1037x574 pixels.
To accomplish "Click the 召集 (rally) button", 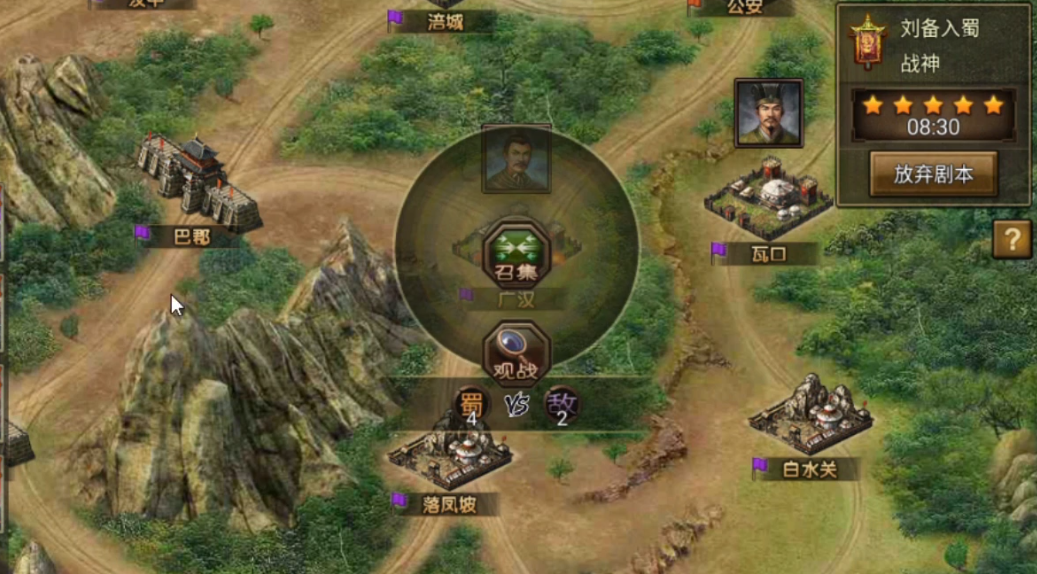I will (516, 253).
